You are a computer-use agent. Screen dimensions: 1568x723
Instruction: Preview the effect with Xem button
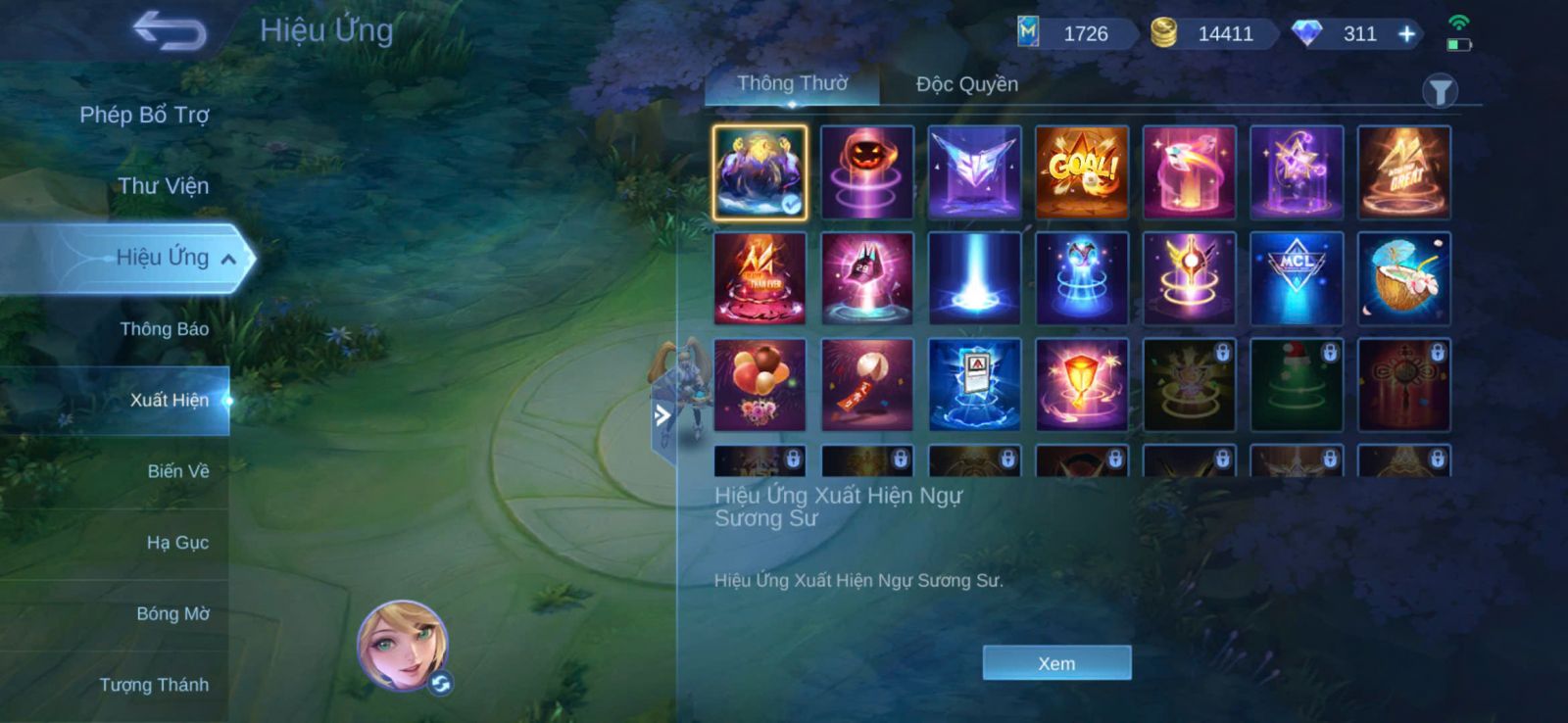tap(1056, 663)
